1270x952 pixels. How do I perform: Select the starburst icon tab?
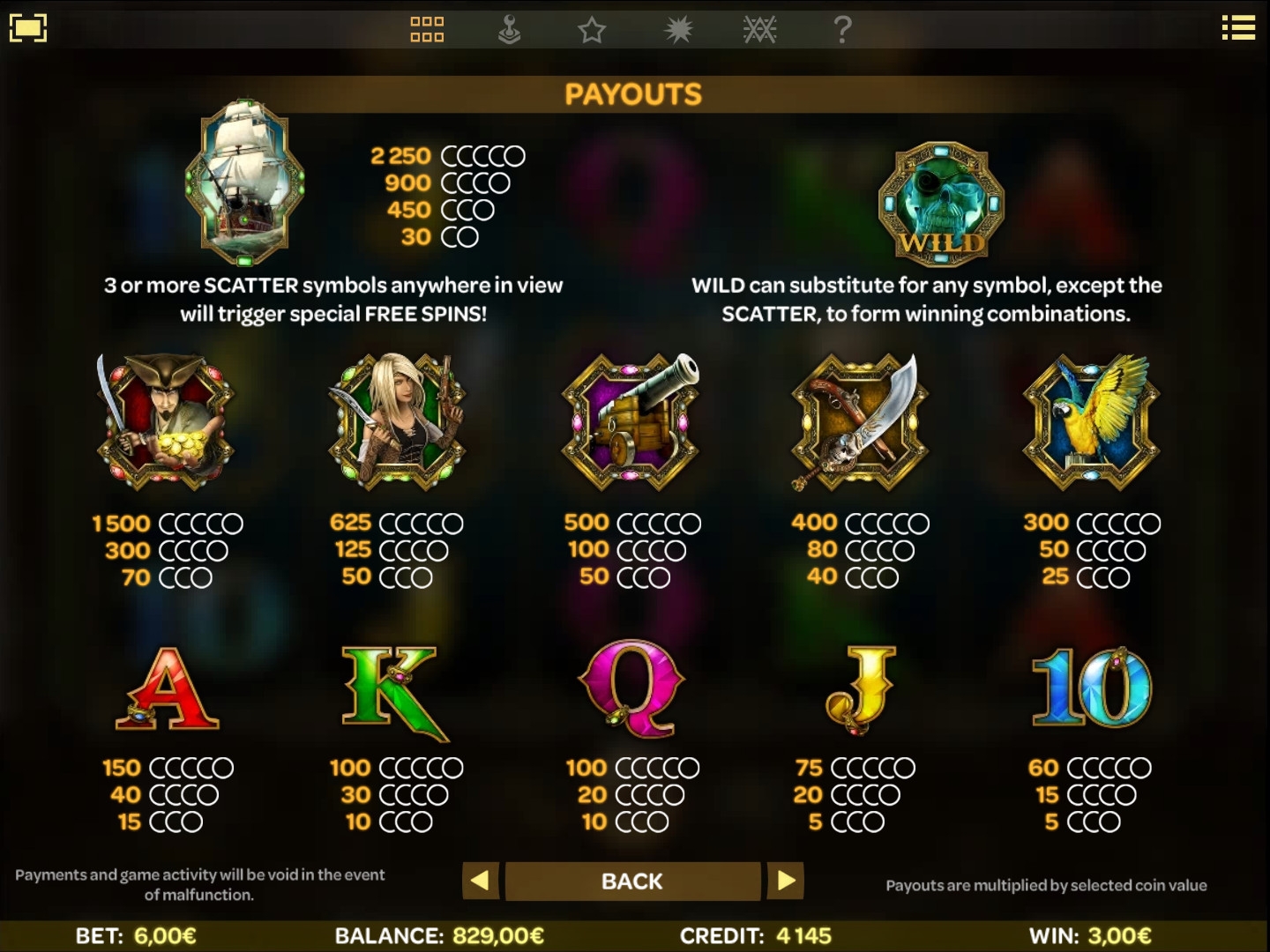point(678,30)
